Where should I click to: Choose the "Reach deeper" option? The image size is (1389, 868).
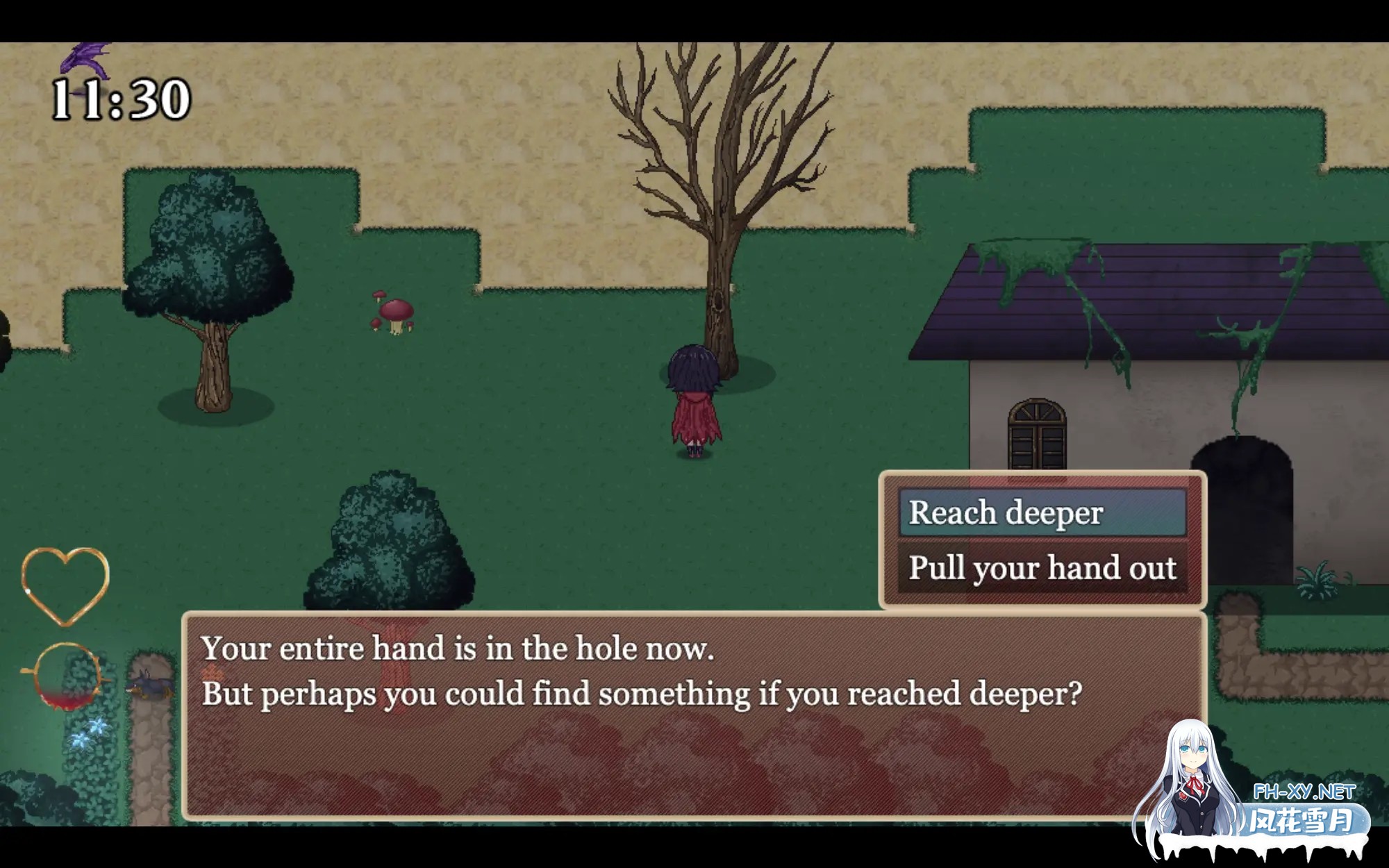[1042, 513]
